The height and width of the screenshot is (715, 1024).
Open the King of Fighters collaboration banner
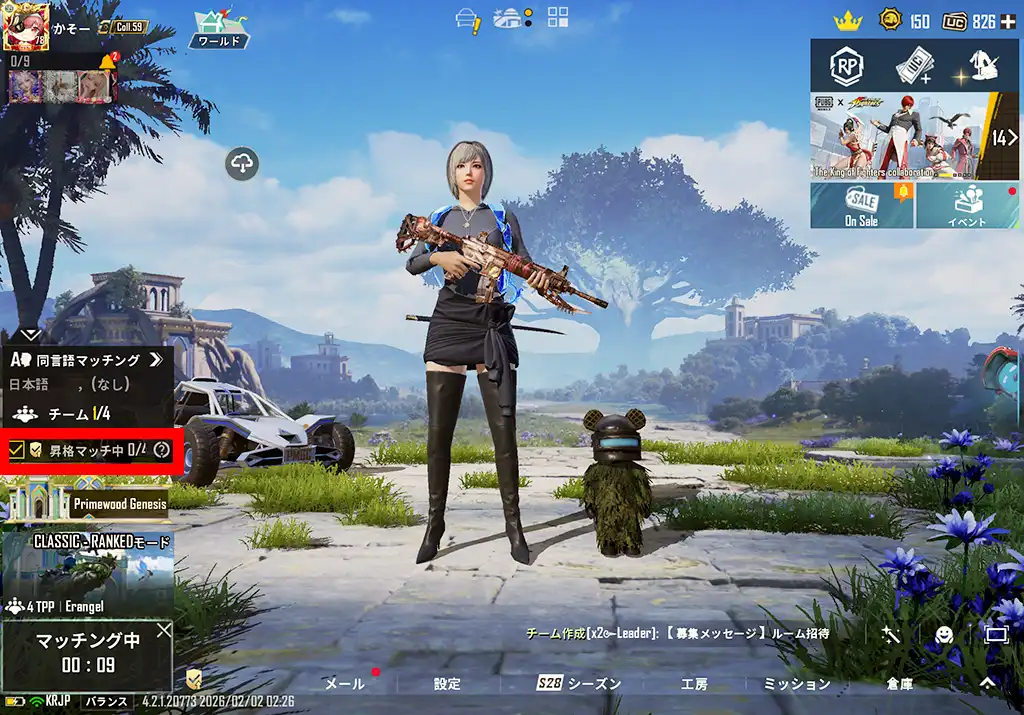[x=900, y=135]
